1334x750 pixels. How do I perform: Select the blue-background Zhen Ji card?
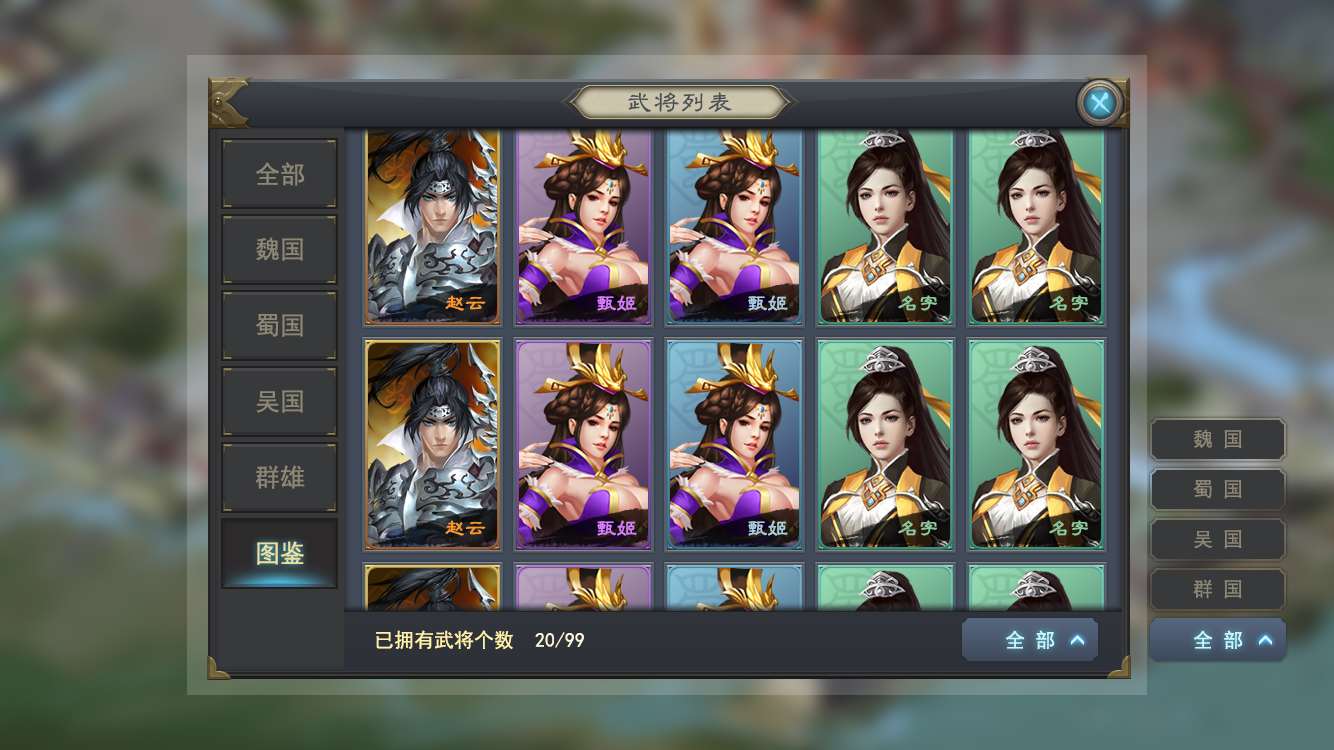click(x=734, y=226)
